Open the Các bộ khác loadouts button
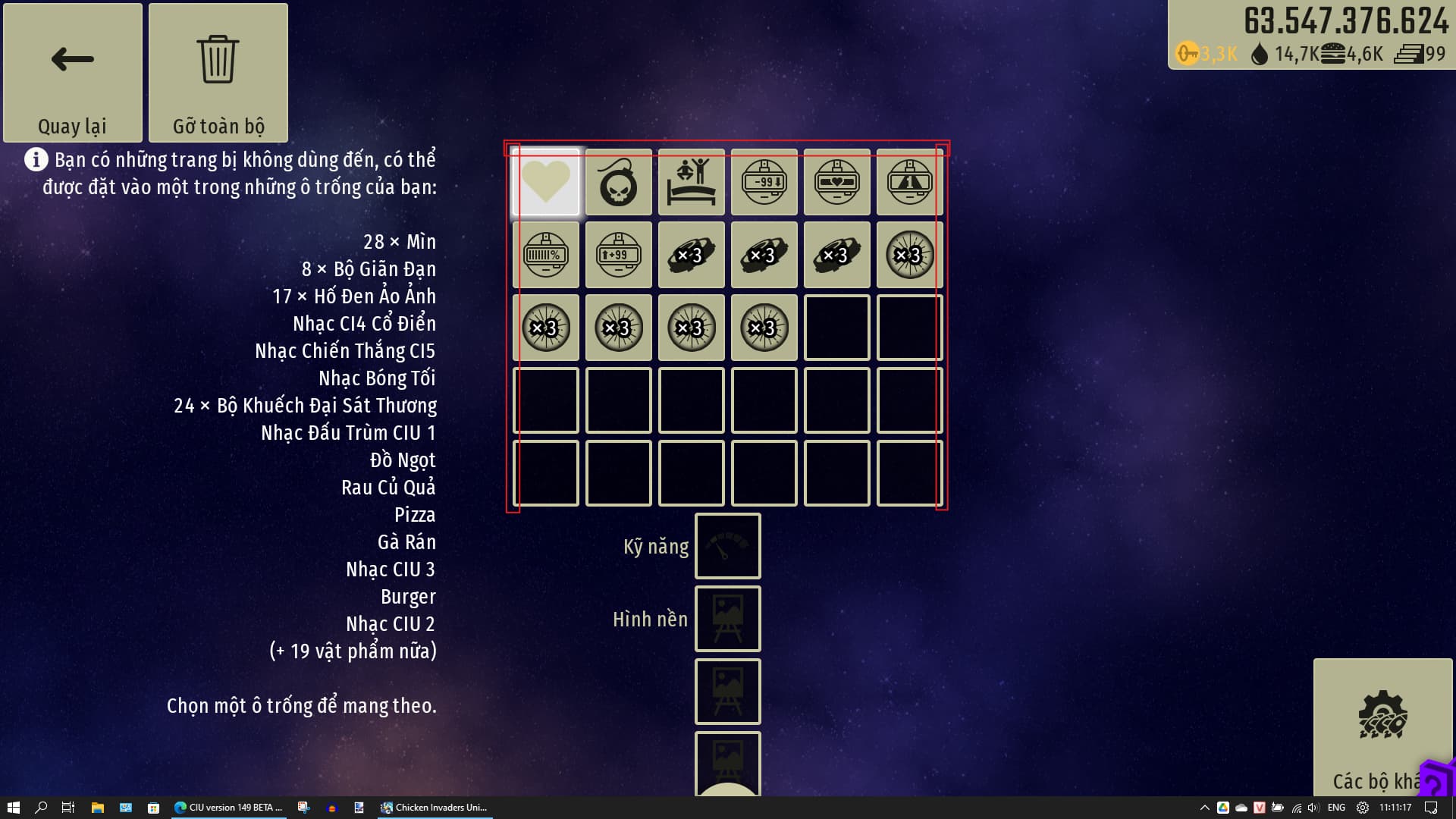 [x=1382, y=726]
